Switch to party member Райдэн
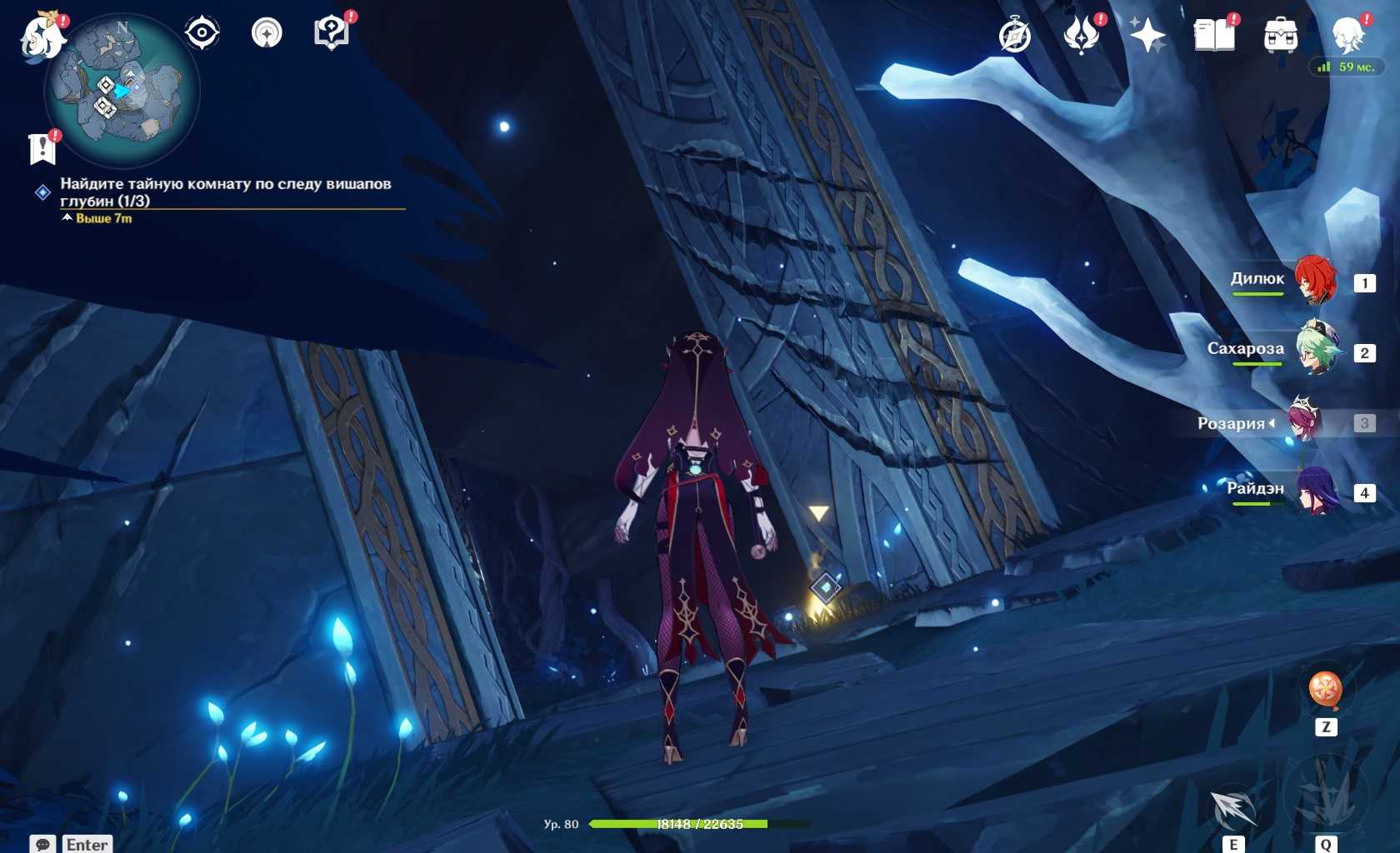 click(x=1317, y=491)
